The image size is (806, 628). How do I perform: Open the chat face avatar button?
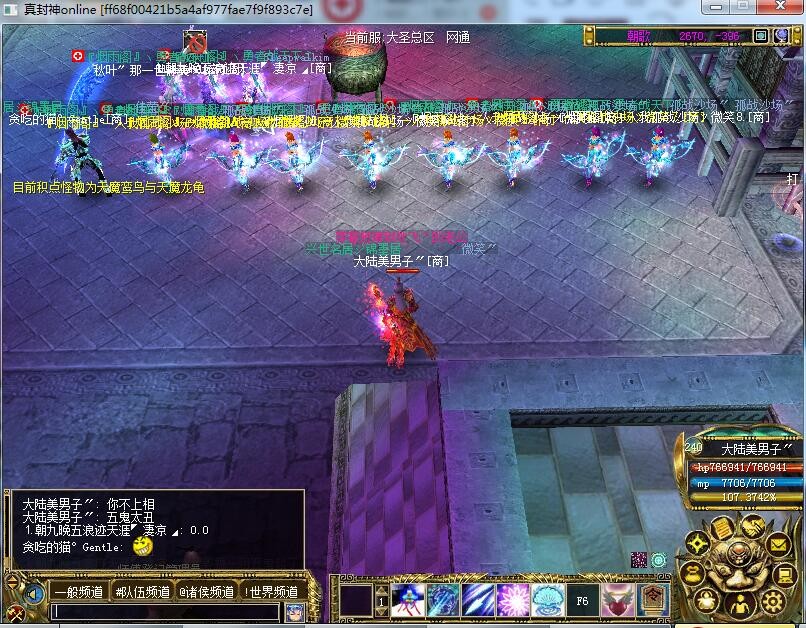(294, 612)
